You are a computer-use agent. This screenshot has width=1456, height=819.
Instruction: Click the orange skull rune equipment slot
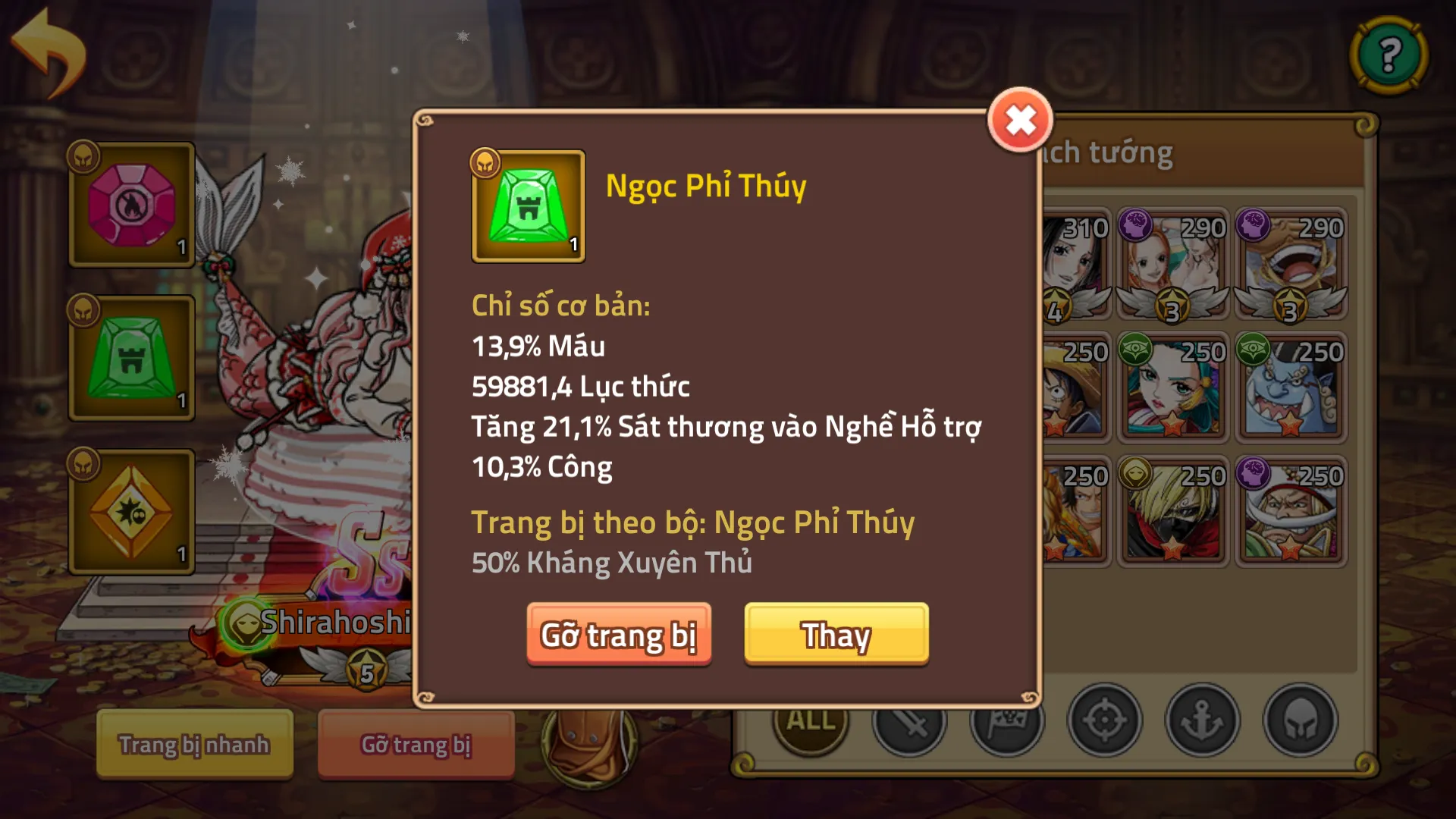tap(130, 510)
